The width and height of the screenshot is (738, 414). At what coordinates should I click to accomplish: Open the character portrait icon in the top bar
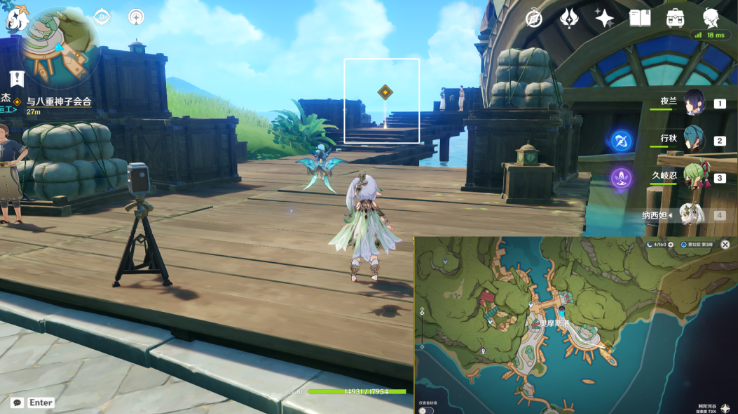click(712, 18)
